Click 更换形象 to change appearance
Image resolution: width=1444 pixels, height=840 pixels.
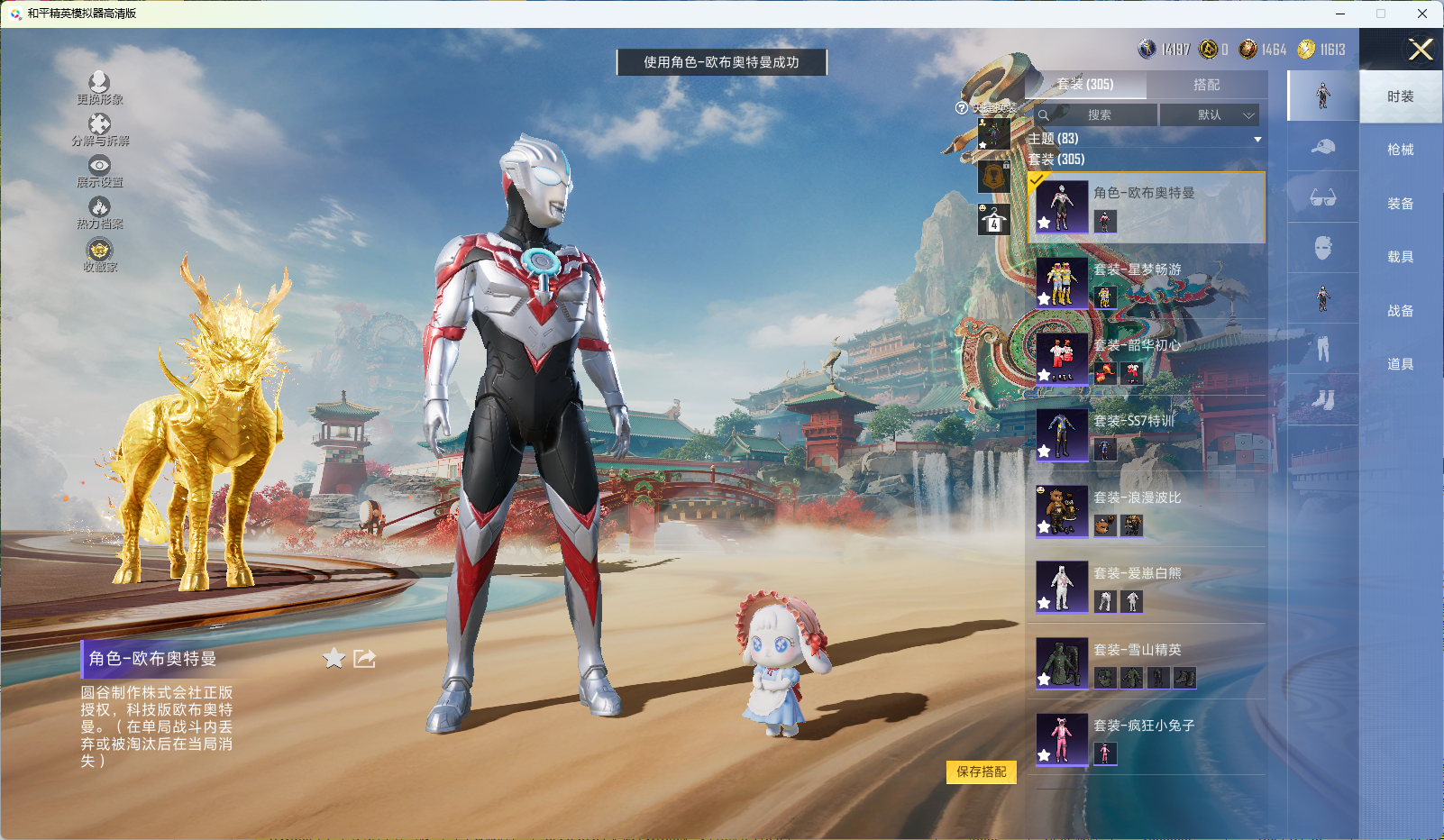point(99,88)
